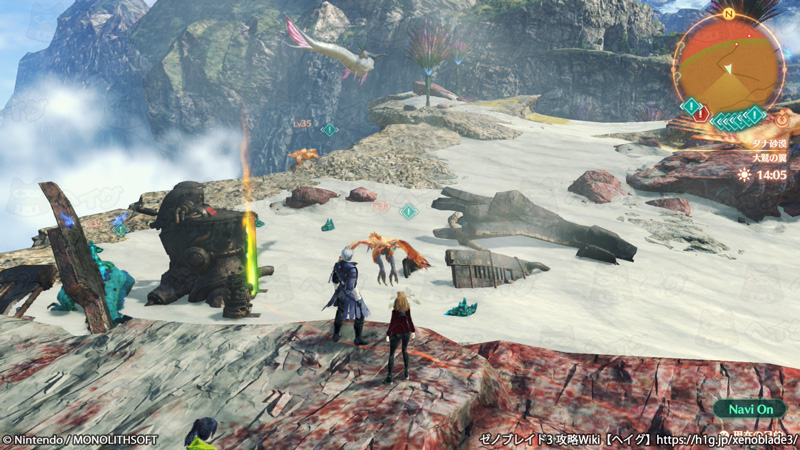Select the red quest marker on minimap
800x450 pixels.
click(701, 115)
